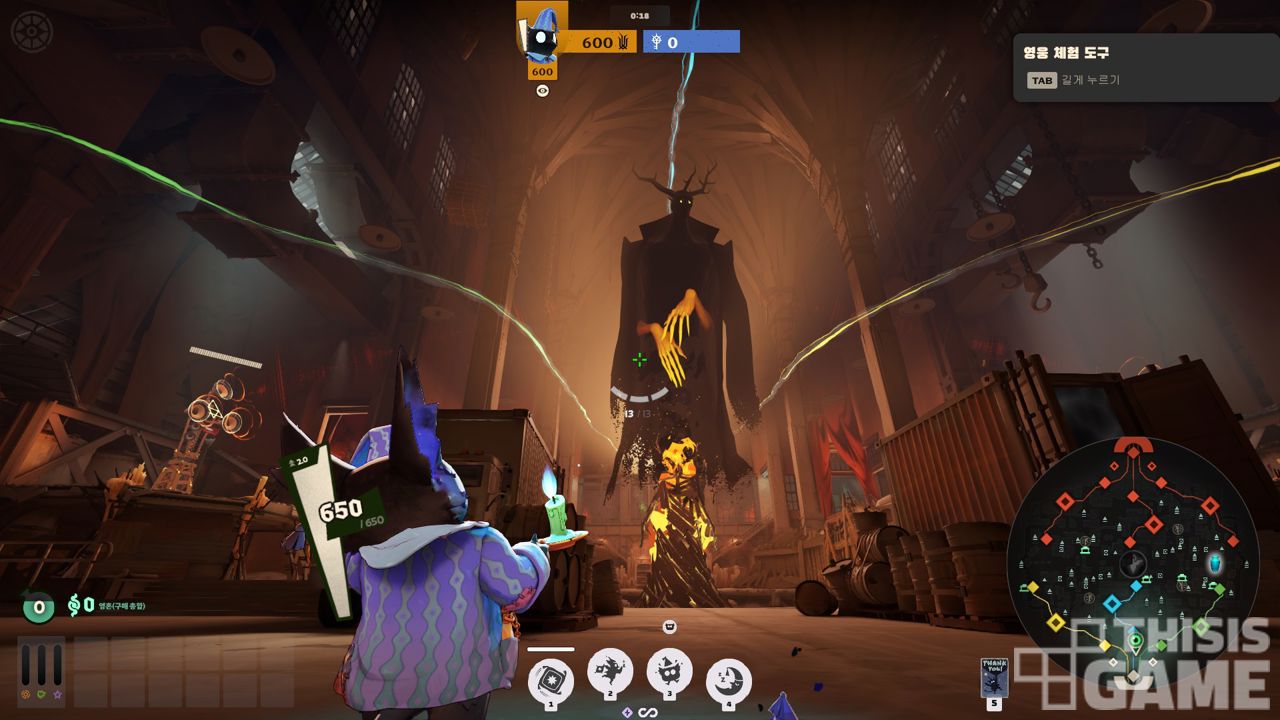Select the purple spirit stat category icon
The height and width of the screenshot is (720, 1280).
[57, 693]
